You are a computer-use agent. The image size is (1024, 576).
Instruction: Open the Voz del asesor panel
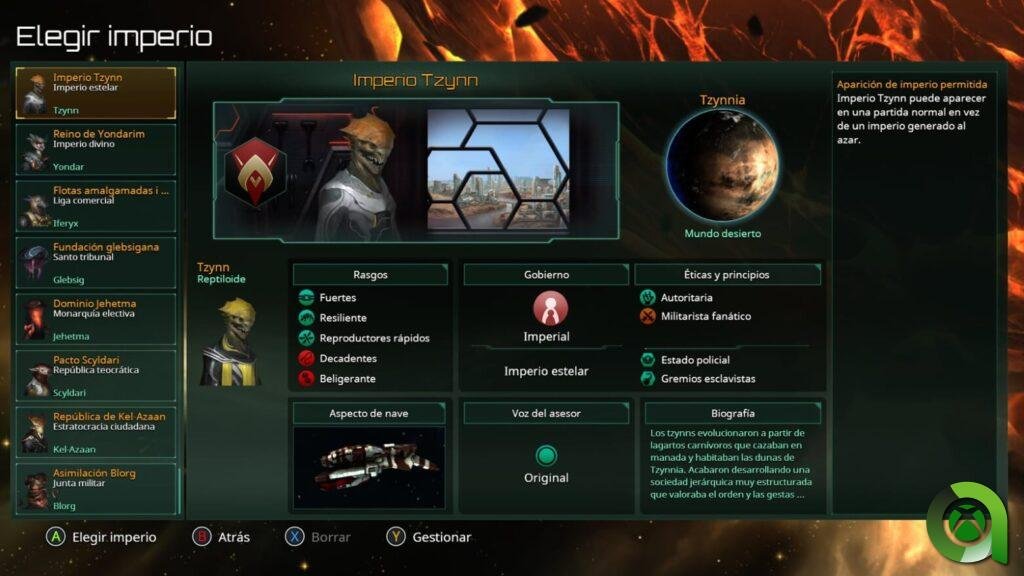tap(546, 413)
